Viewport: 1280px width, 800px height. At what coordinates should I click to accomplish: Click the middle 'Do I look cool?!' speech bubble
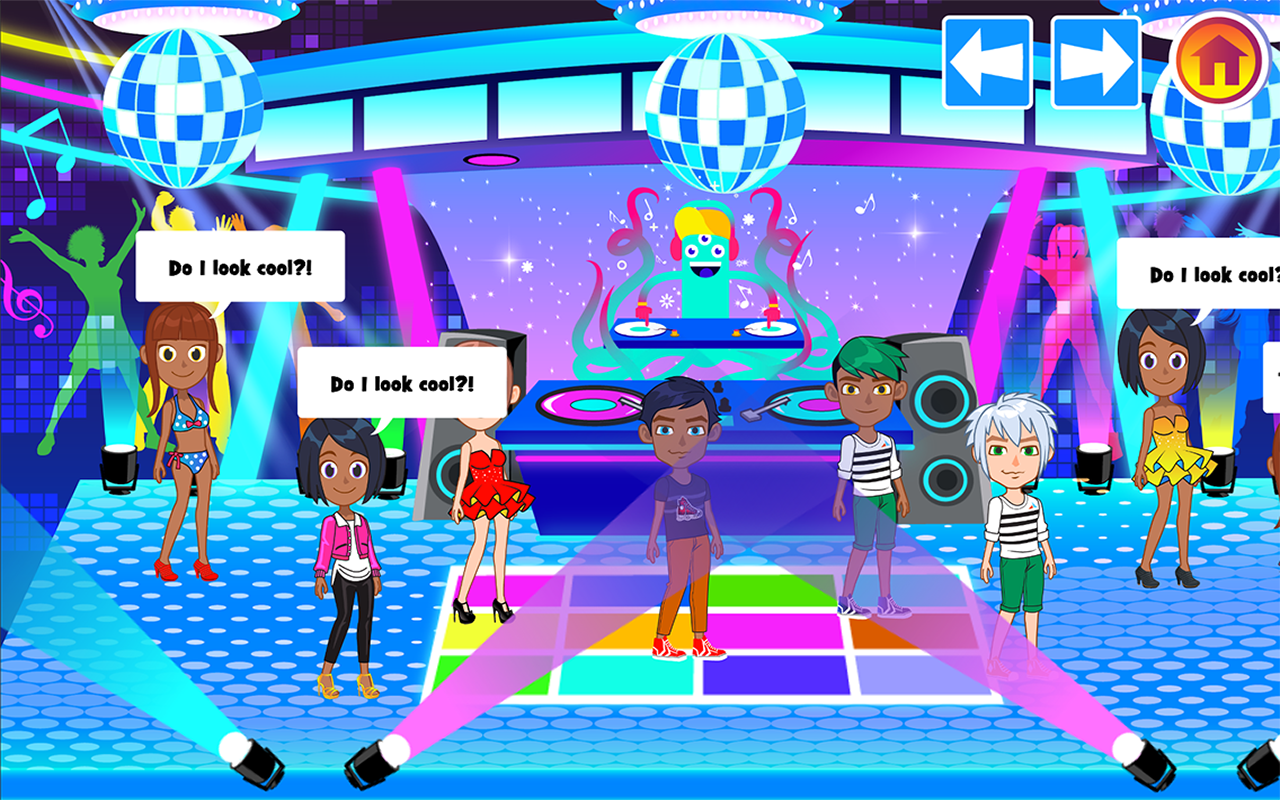[402, 383]
